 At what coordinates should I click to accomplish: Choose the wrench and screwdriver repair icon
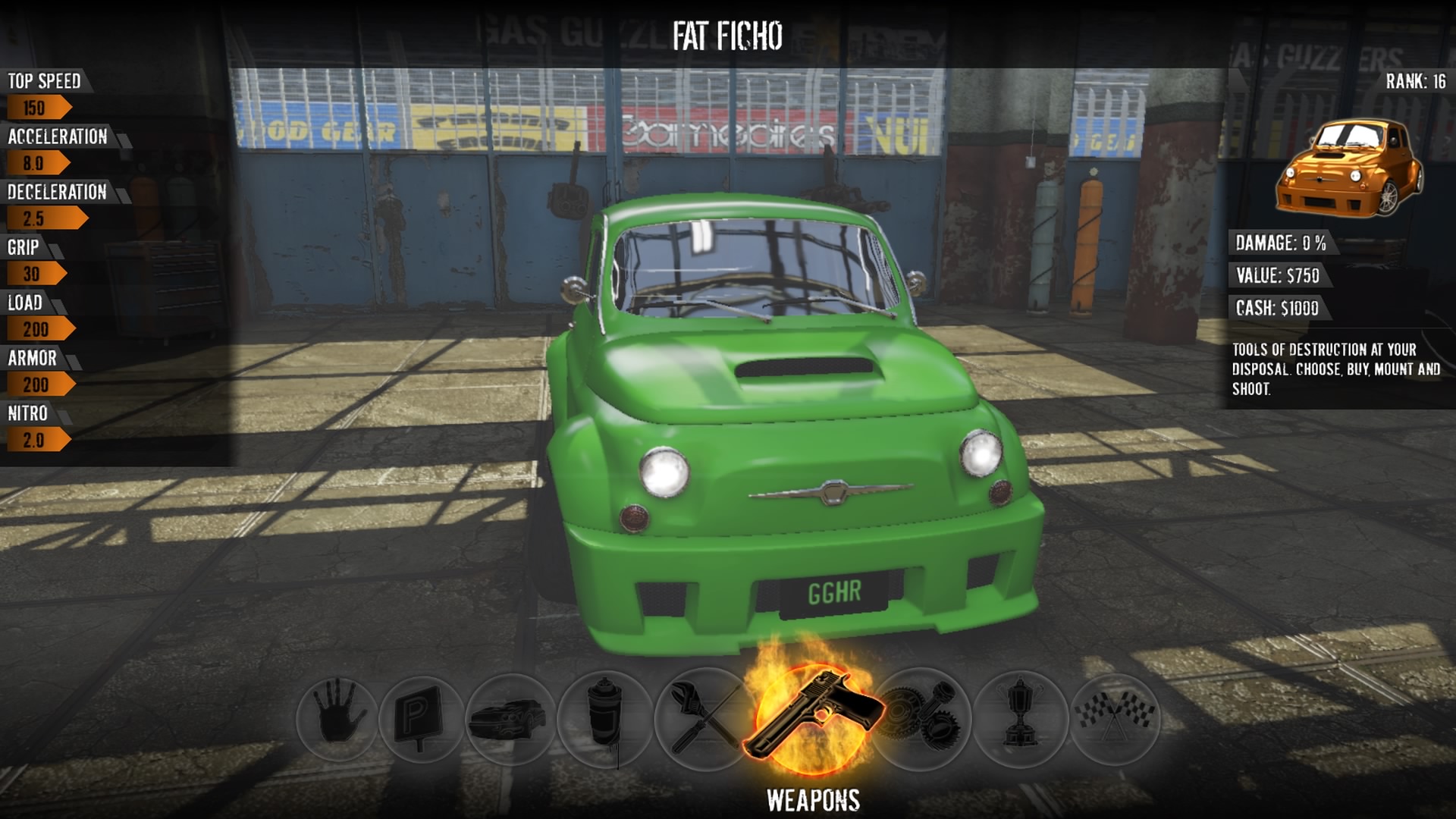click(702, 718)
